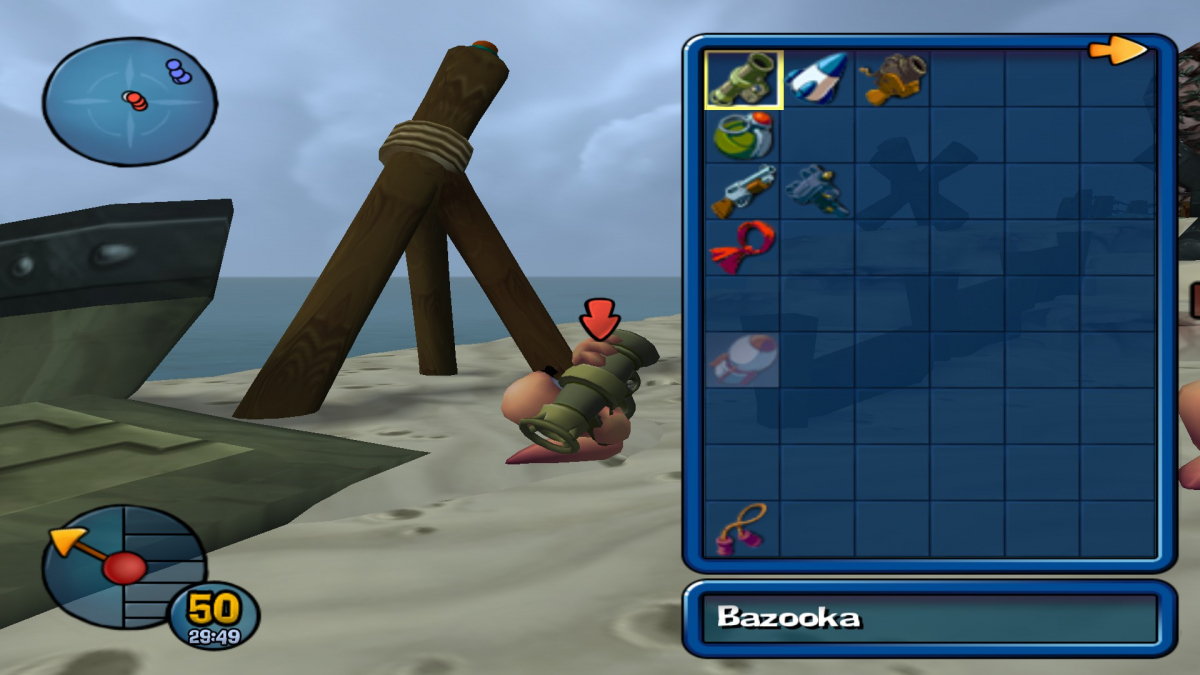Select the red headband fire punch

click(x=743, y=247)
